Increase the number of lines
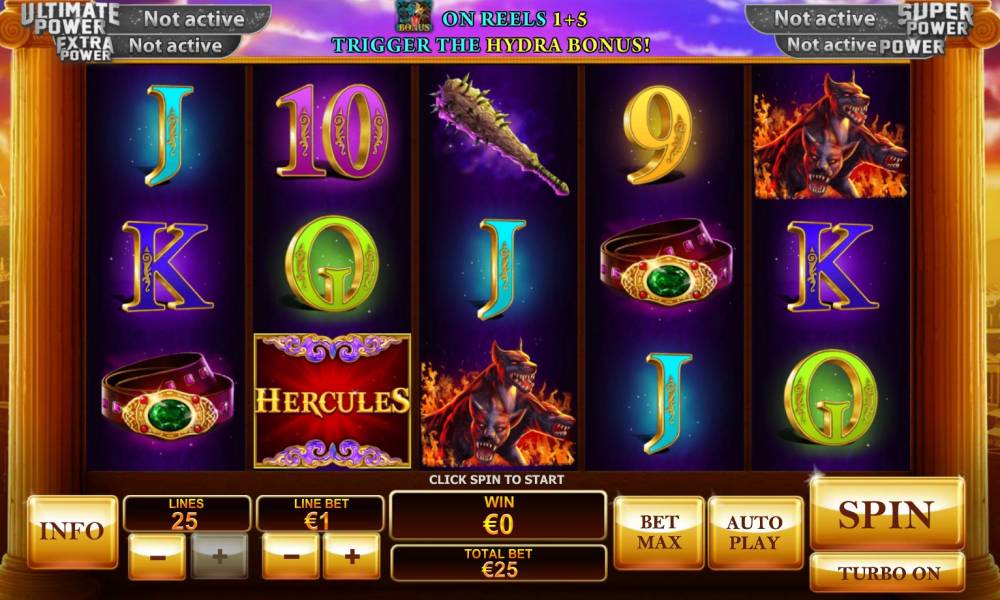 [219, 557]
